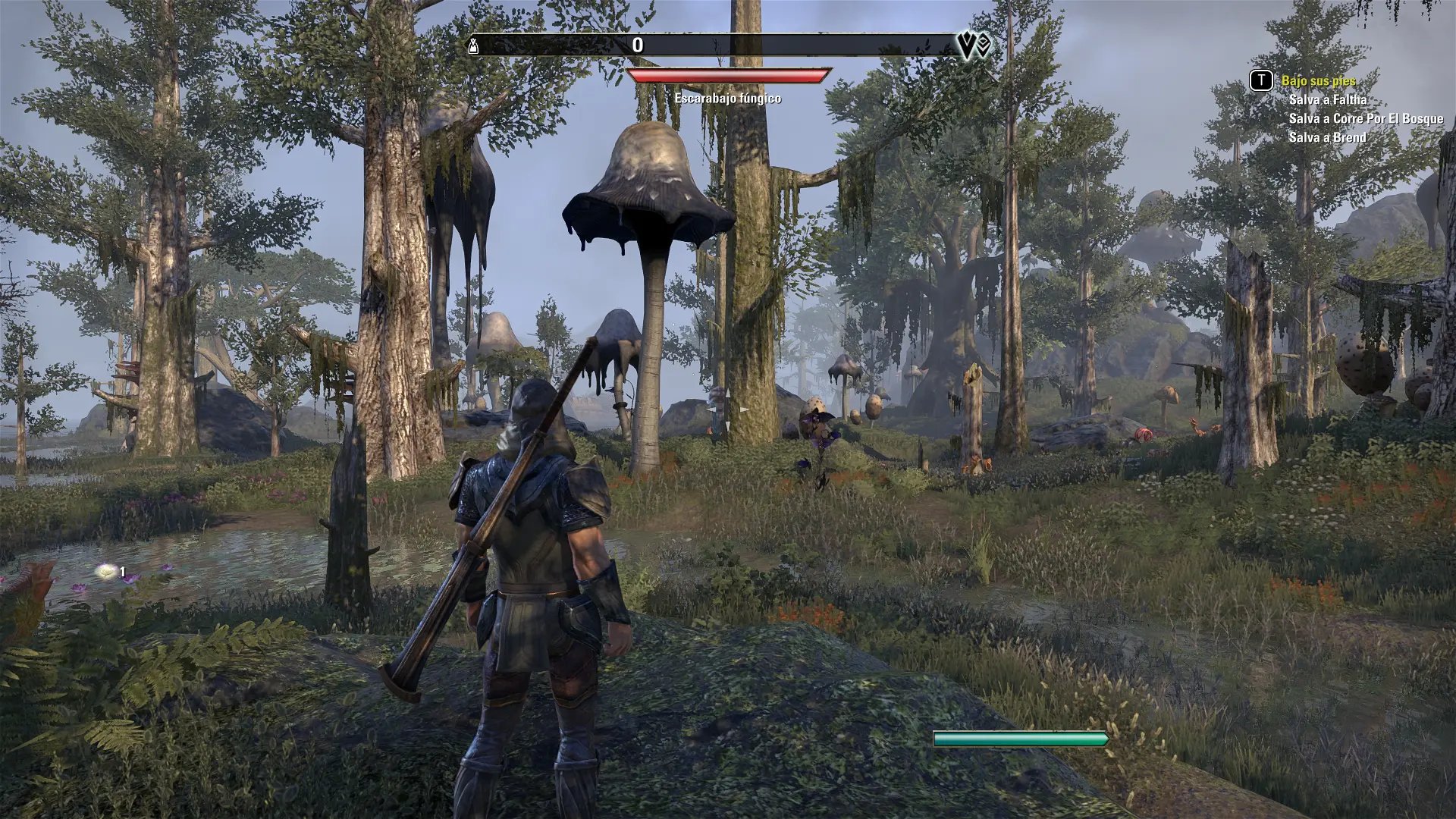Viewport: 1456px width, 819px height.
Task: Choose the "Salva a Corre Por El Bosque" objective
Action: pos(1366,118)
